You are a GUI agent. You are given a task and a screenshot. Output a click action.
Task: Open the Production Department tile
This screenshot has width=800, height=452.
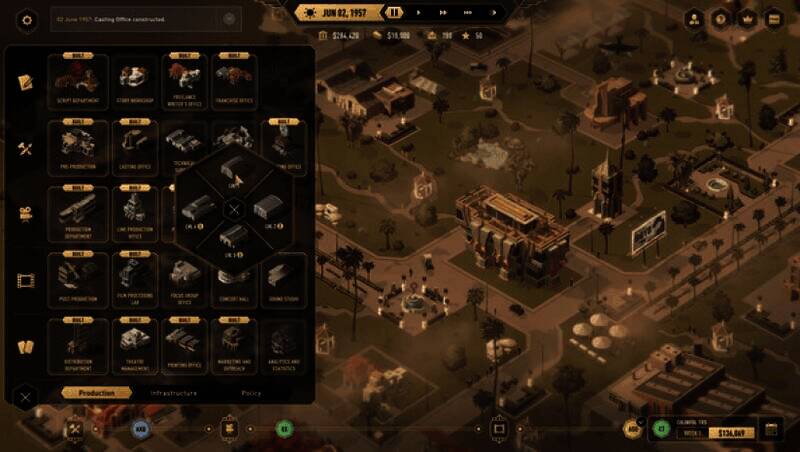[77, 212]
